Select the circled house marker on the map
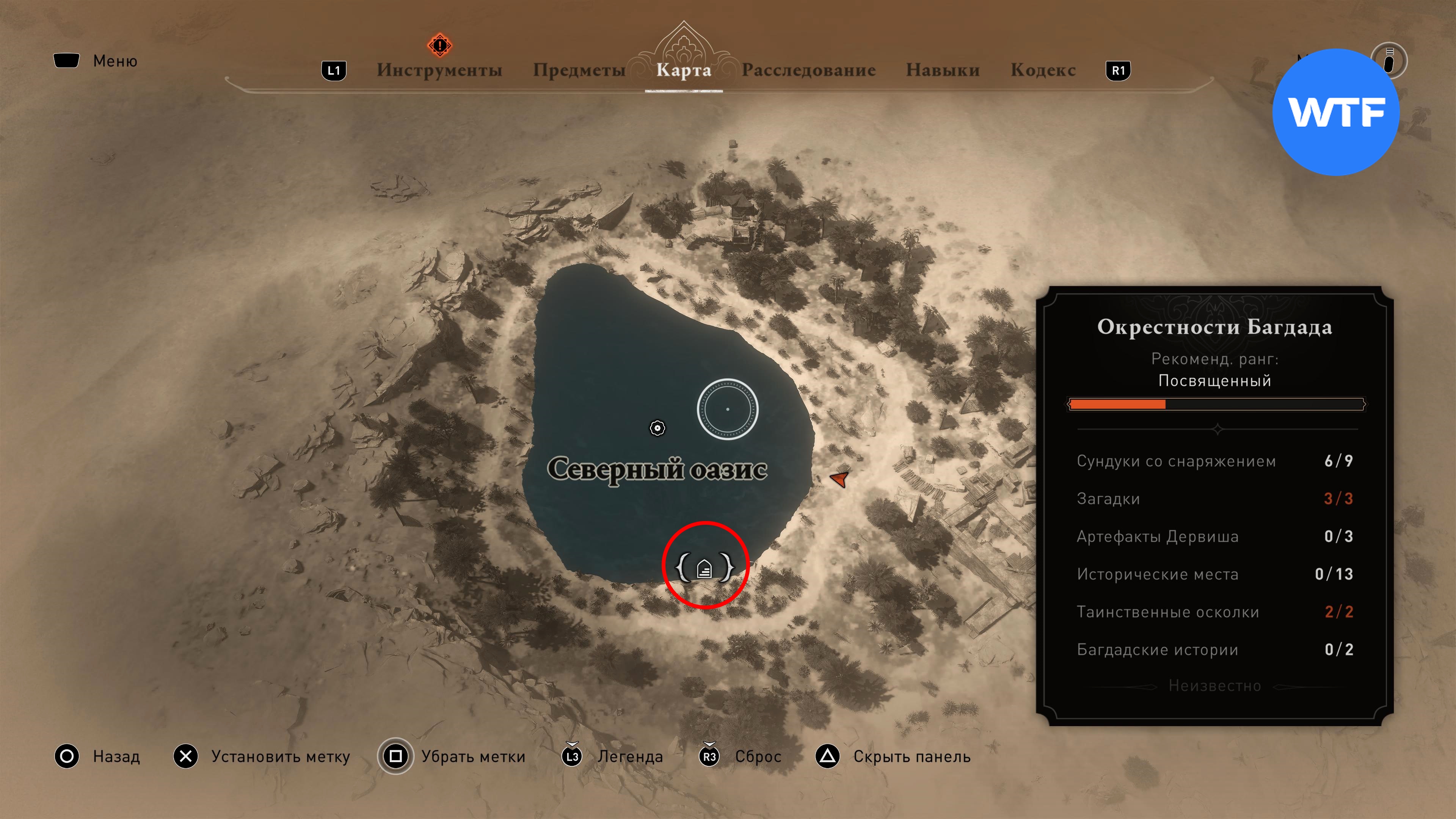Viewport: 1456px width, 819px height. [x=704, y=568]
